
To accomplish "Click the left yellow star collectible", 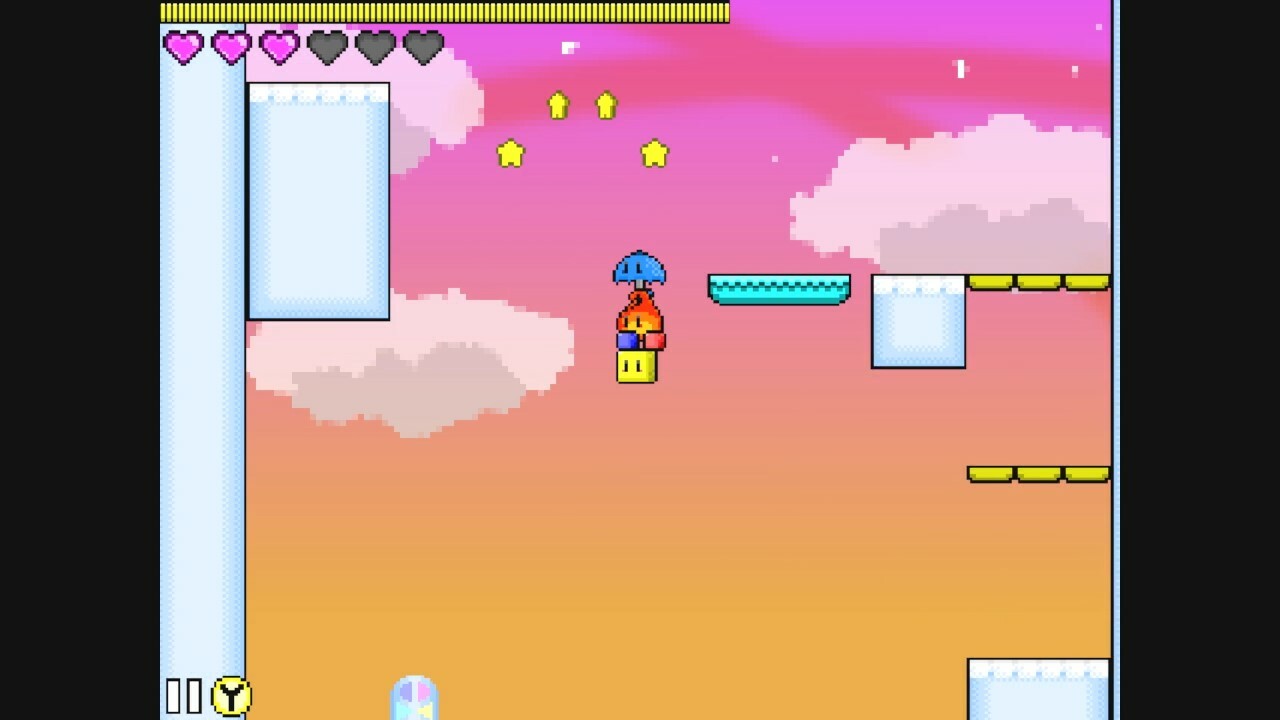I will click(x=511, y=153).
